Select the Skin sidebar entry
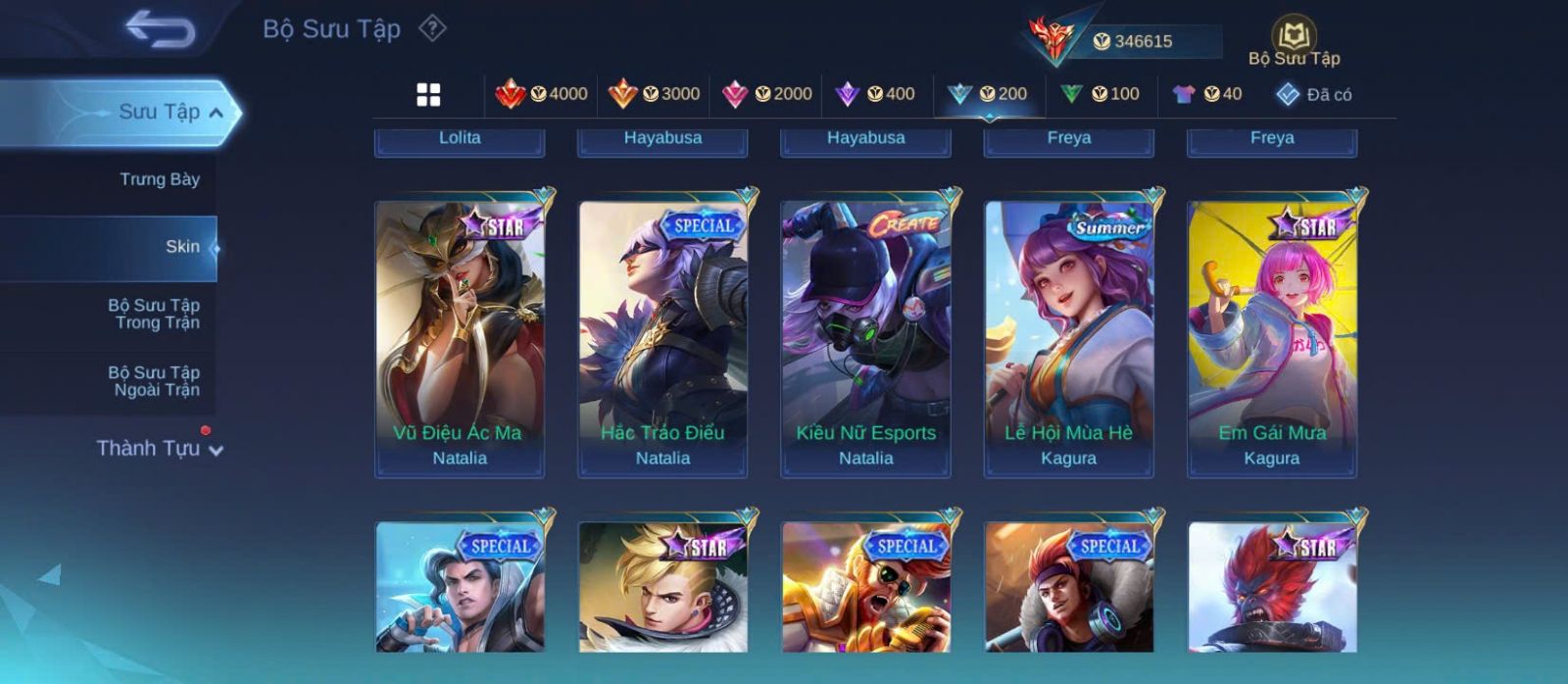The height and width of the screenshot is (684, 1568). [181, 247]
